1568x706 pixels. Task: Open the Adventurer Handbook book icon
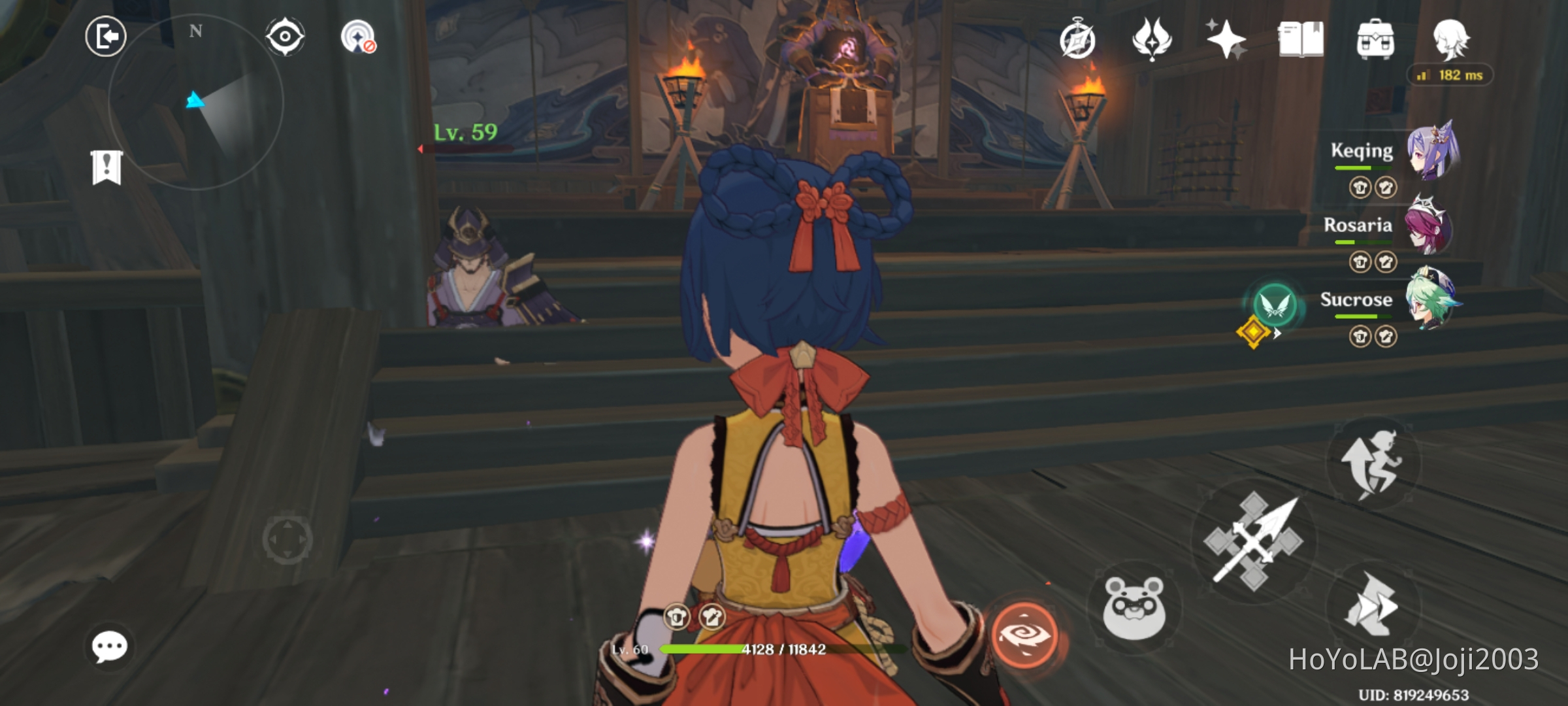(x=1300, y=41)
